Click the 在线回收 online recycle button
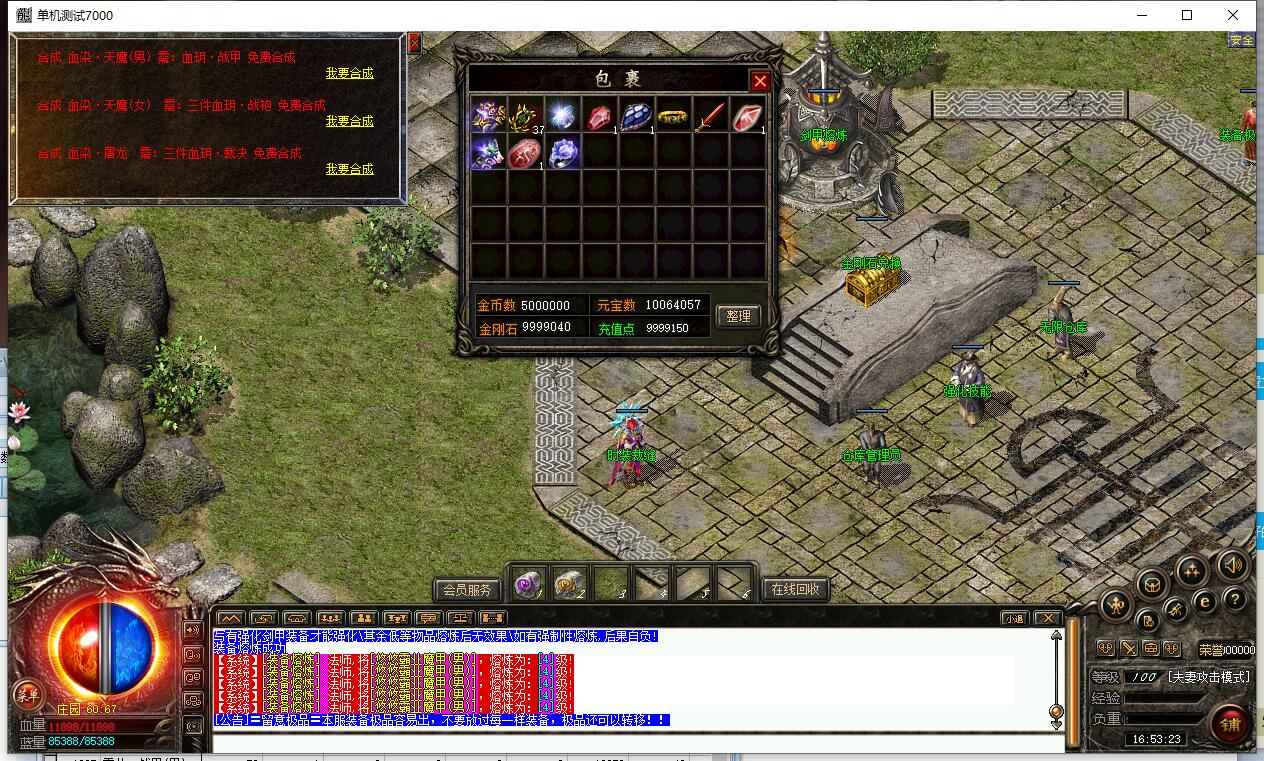1264x761 pixels. click(x=796, y=589)
